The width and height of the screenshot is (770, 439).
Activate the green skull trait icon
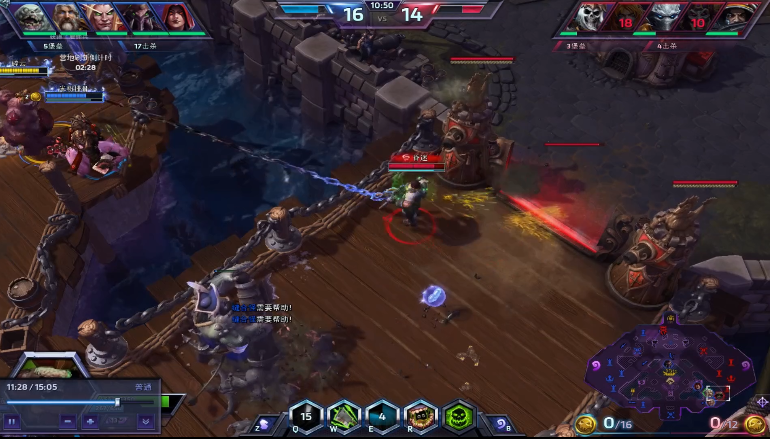[x=458, y=416]
